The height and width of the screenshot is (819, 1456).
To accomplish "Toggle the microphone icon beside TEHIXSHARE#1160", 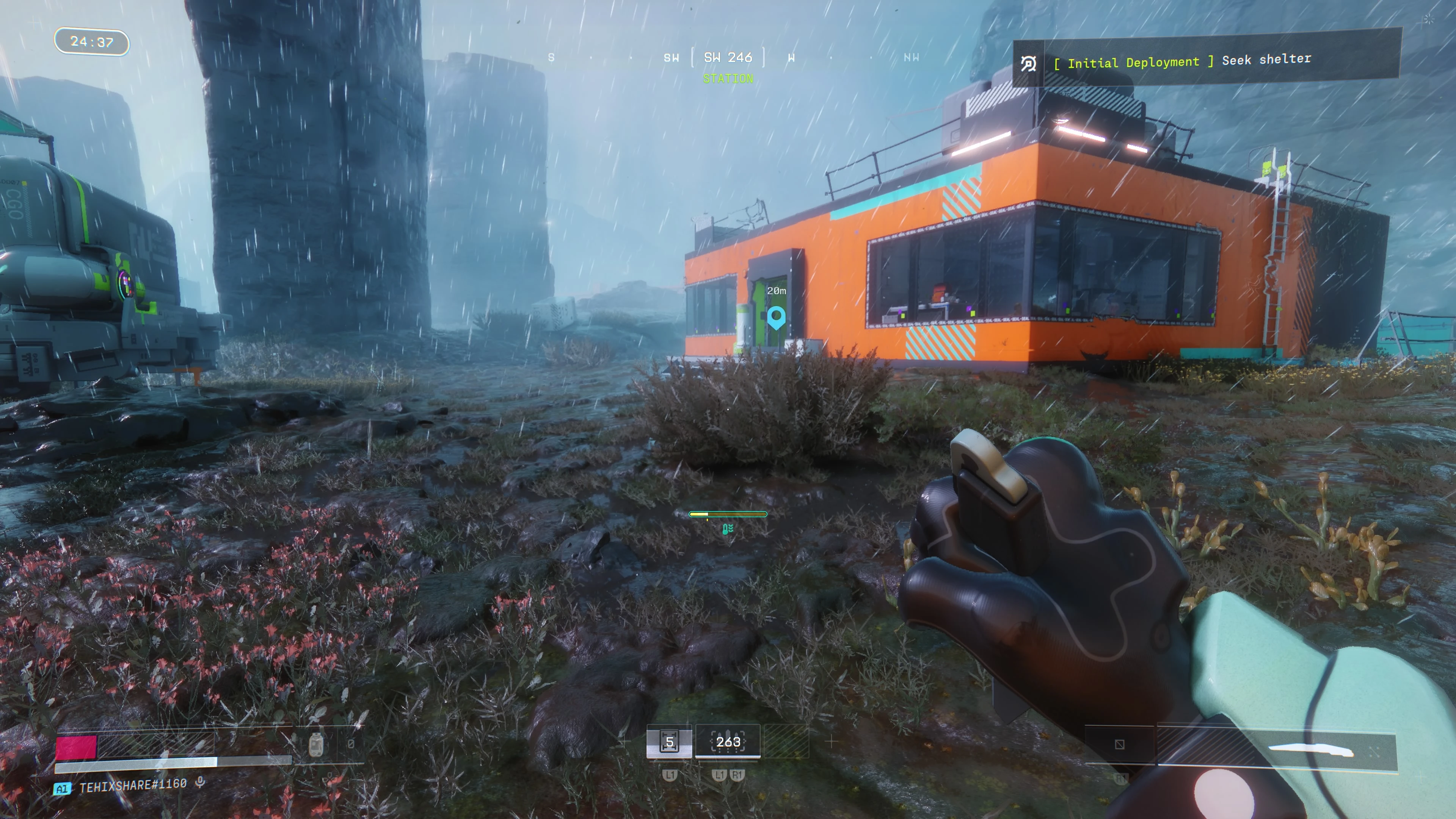I will click(x=199, y=783).
